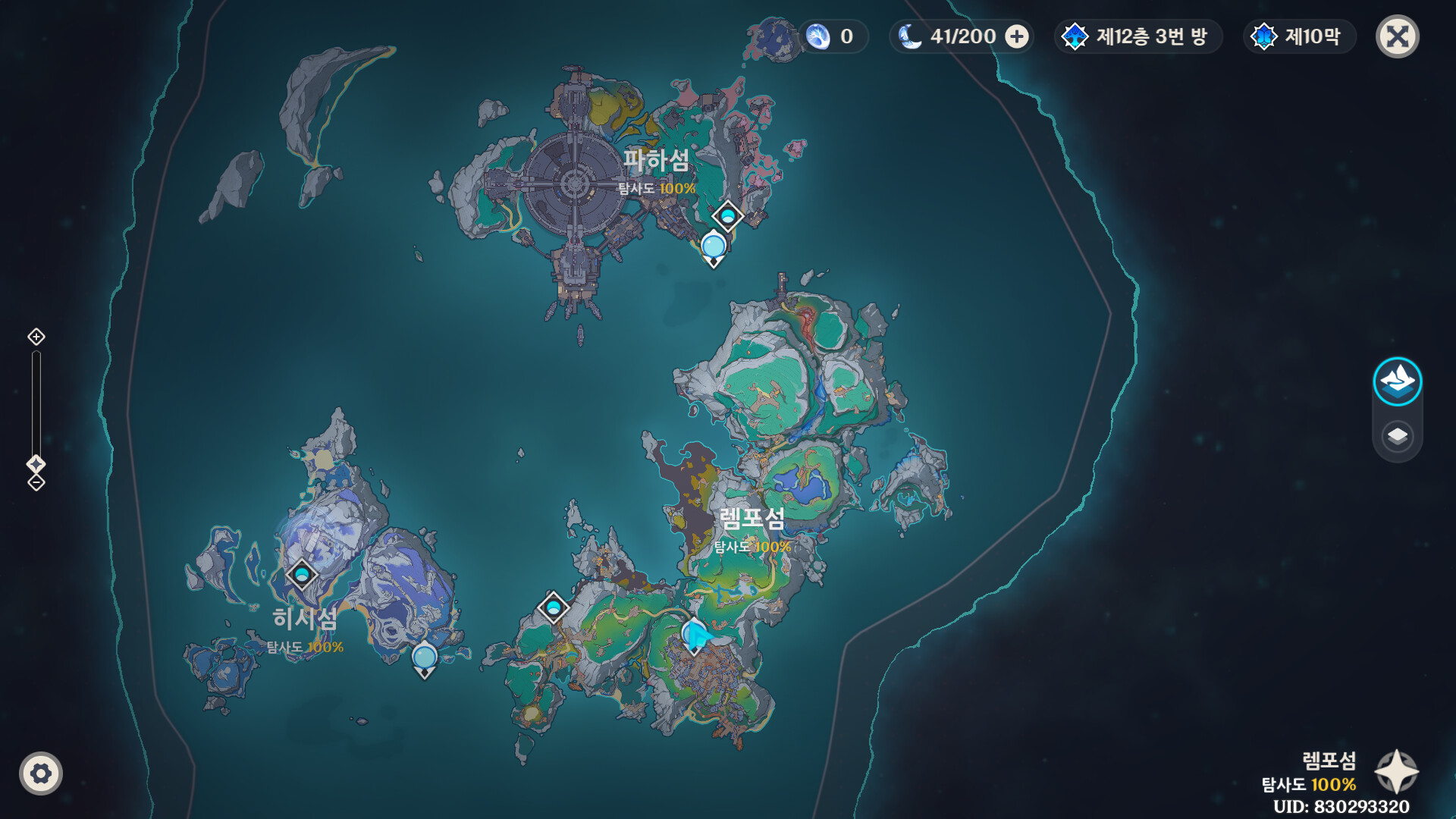This screenshot has height=819, width=1456.
Task: Open the Spiral Abyss floor 12 chamber 3 info
Action: coord(1137,36)
